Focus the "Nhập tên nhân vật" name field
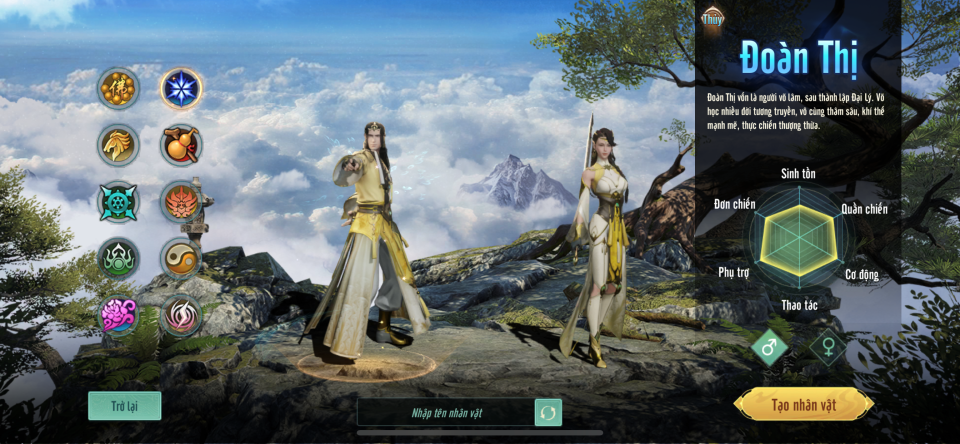This screenshot has width=960, height=444. [x=446, y=412]
